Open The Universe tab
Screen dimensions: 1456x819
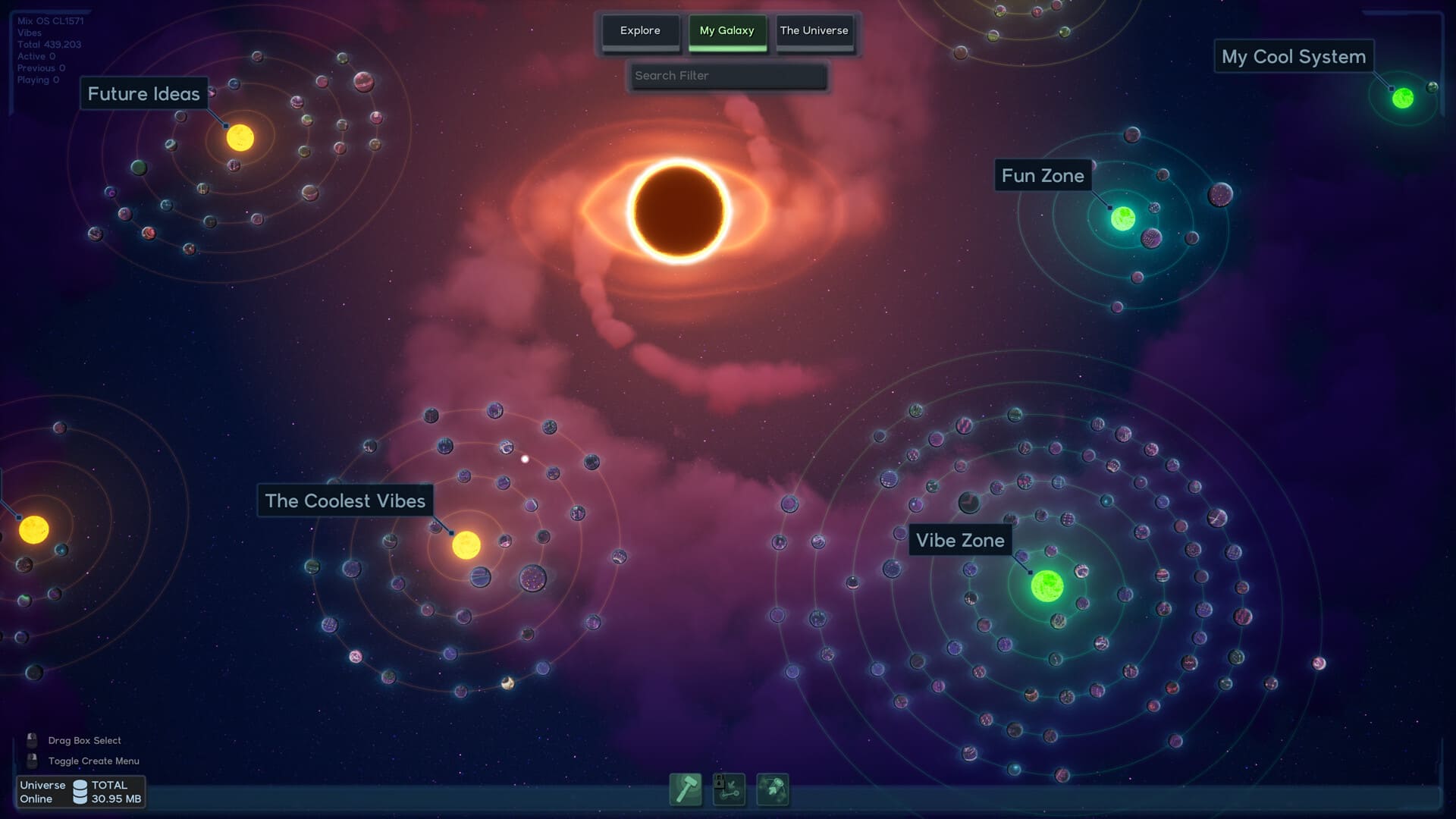[814, 31]
